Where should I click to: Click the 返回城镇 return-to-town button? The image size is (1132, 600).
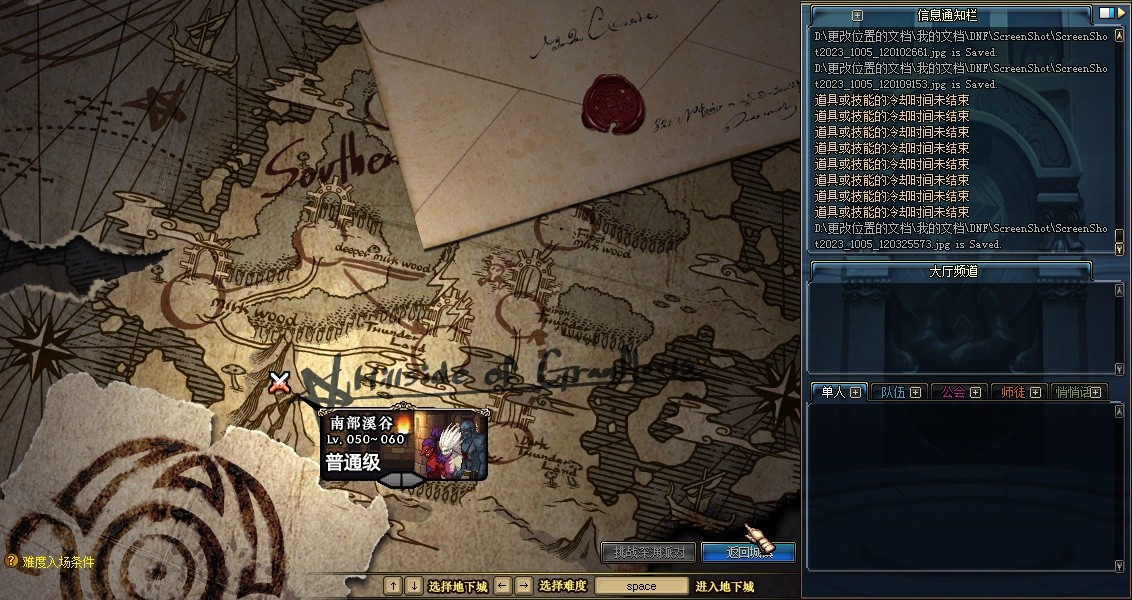[x=747, y=552]
